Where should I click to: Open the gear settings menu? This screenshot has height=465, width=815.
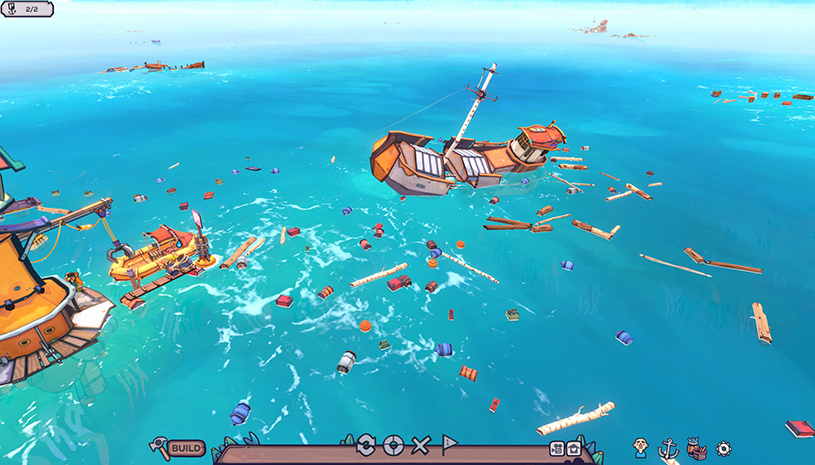tap(724, 449)
